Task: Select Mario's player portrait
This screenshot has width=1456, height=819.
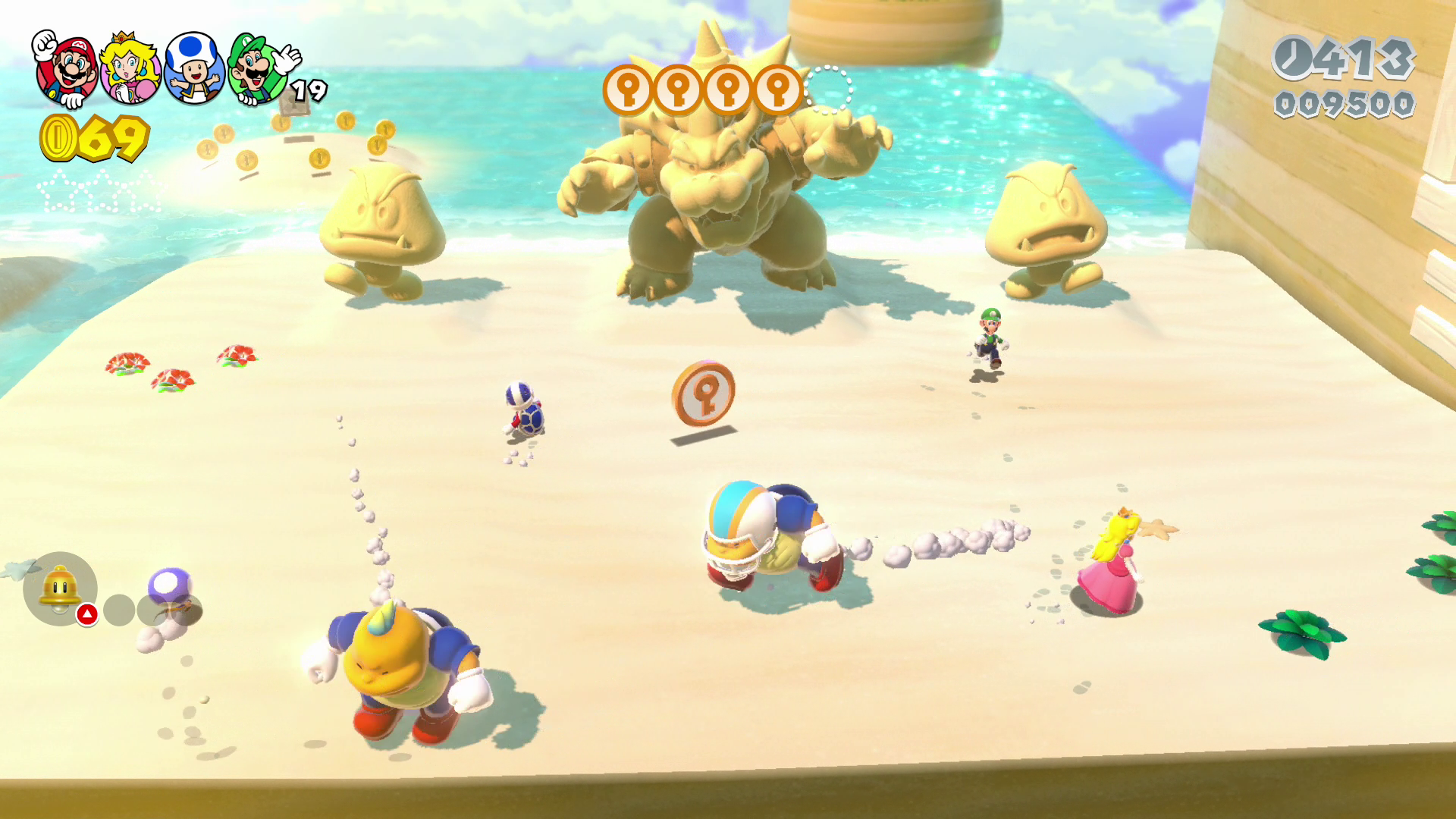Action: point(67,71)
